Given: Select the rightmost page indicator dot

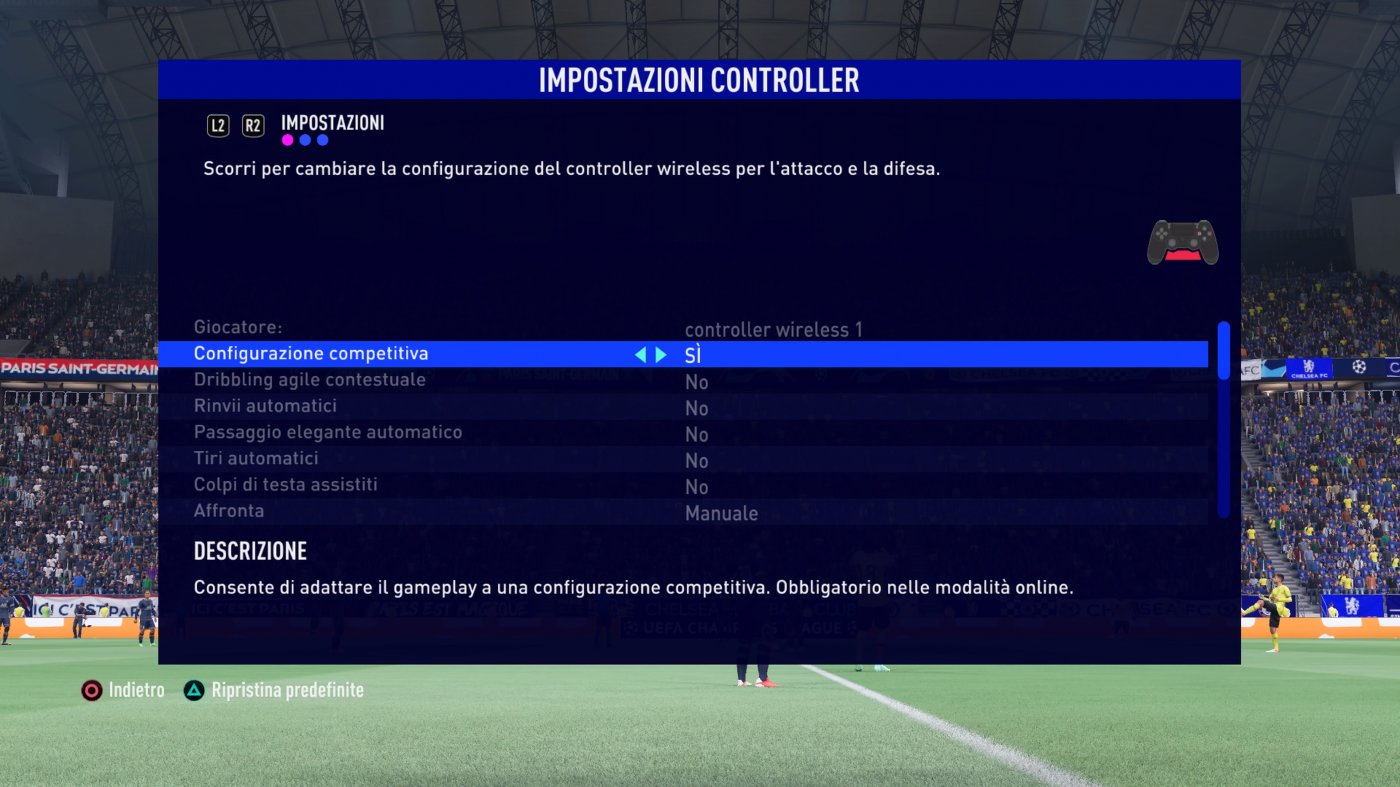Looking at the screenshot, I should [320, 139].
